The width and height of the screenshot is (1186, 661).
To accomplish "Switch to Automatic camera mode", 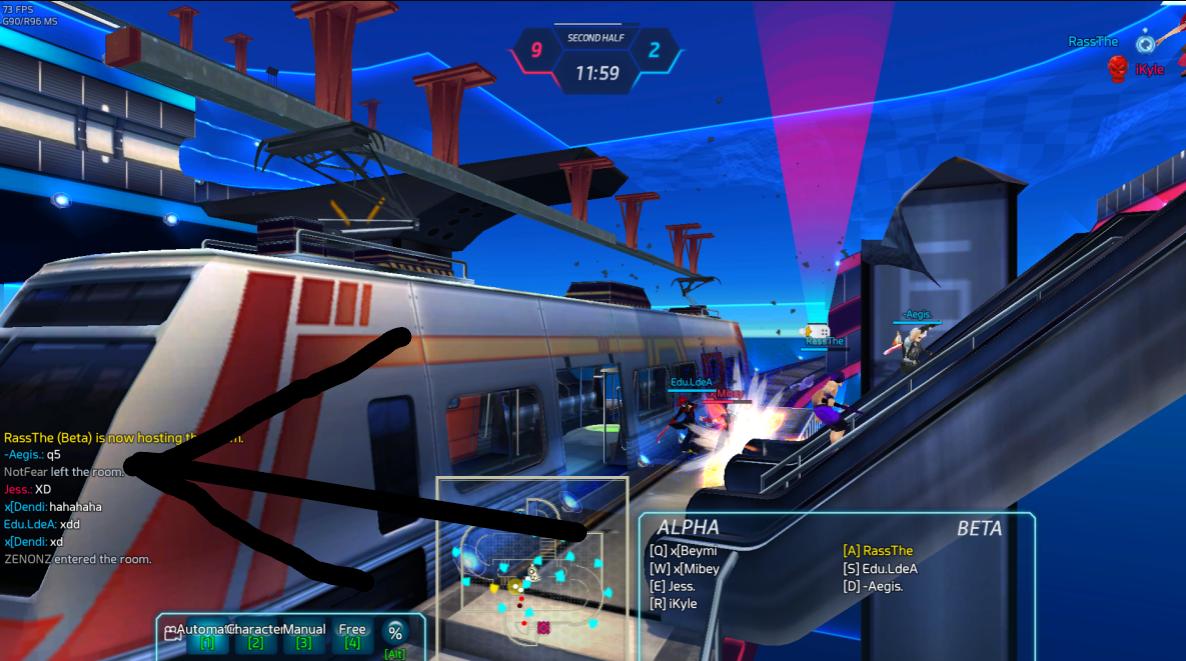I will coord(207,635).
